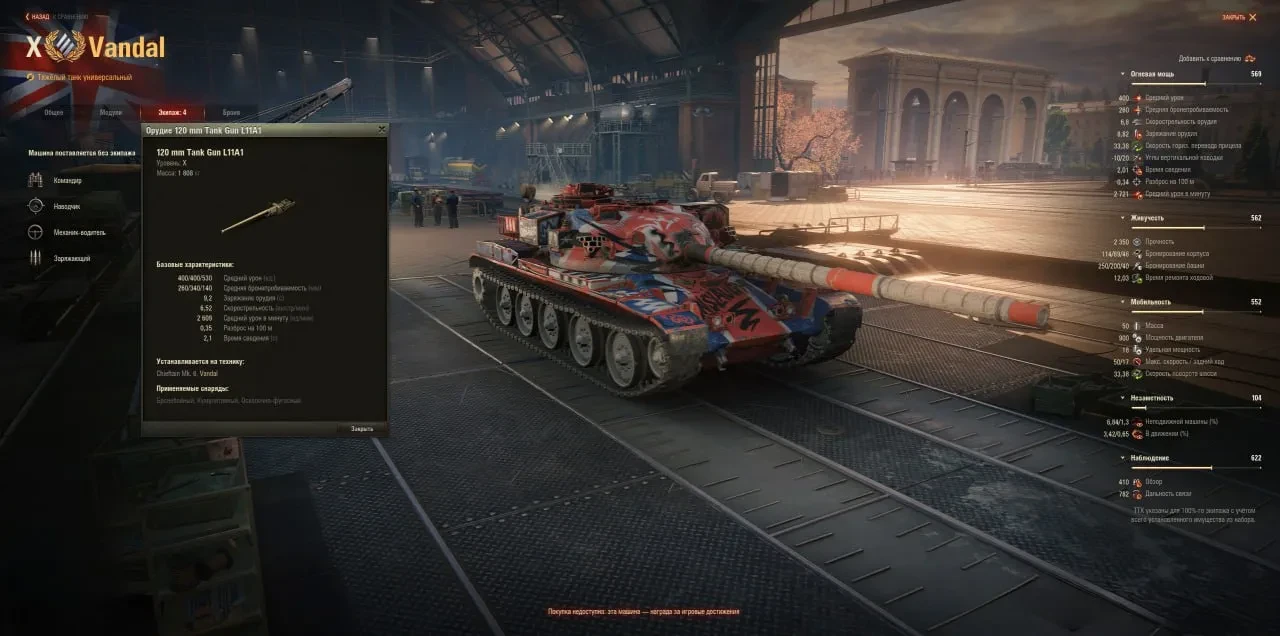
Task: Go back with the Назад button
Action: tap(38, 16)
